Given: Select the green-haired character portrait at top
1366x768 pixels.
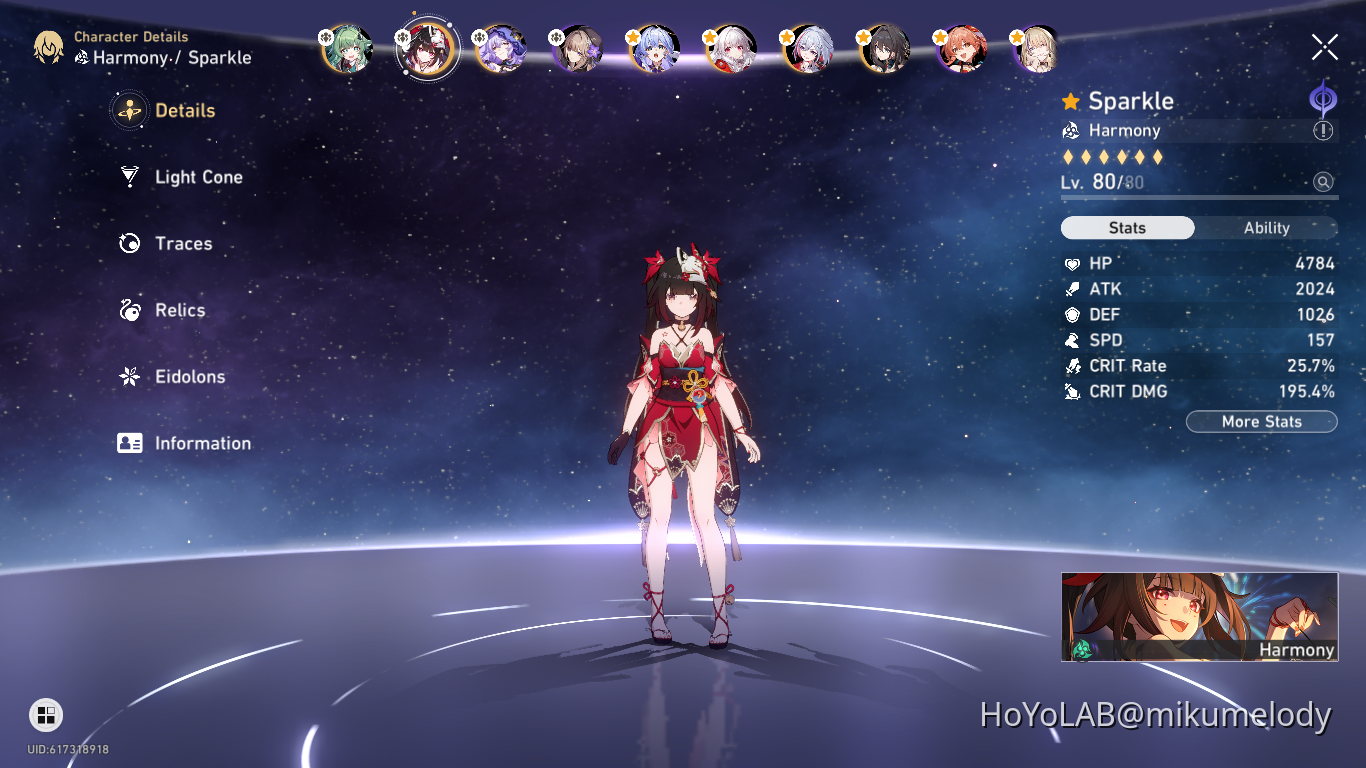Looking at the screenshot, I should [347, 47].
